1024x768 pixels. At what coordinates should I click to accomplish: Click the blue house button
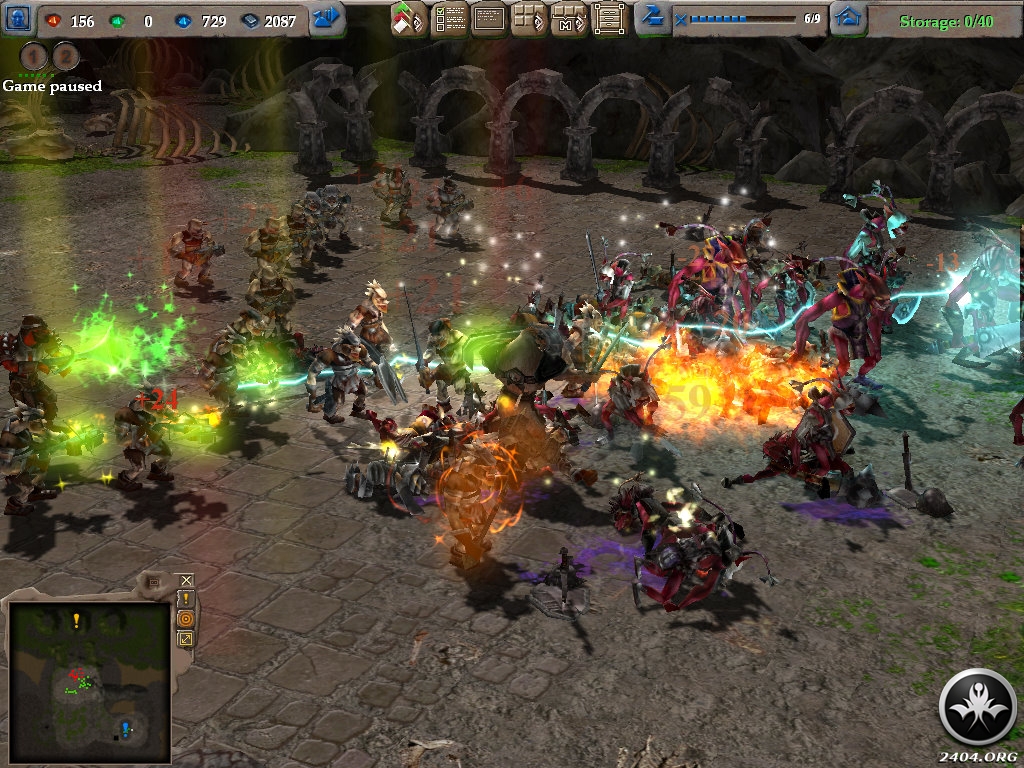point(848,19)
